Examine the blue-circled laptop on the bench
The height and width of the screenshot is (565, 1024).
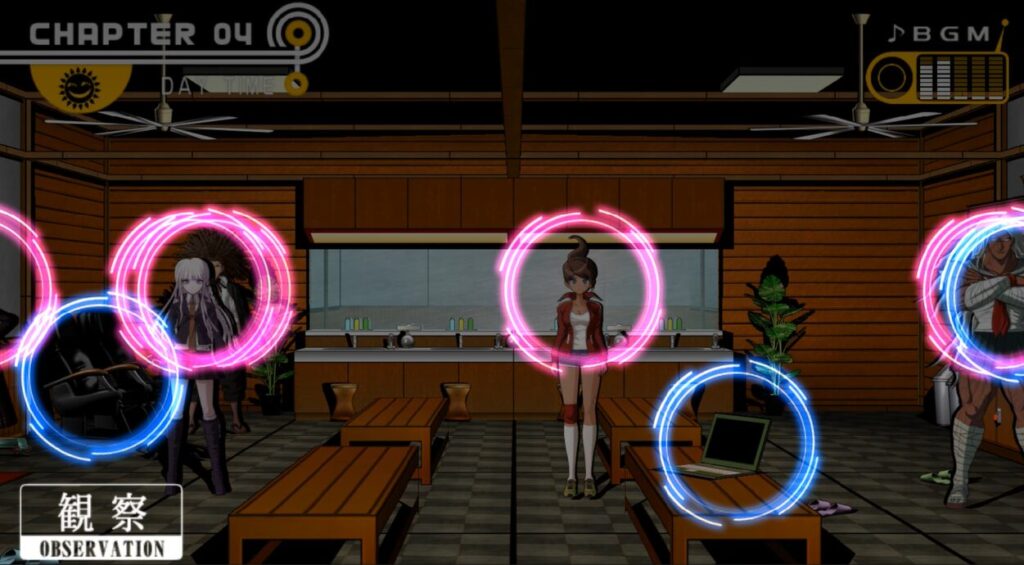(x=735, y=444)
